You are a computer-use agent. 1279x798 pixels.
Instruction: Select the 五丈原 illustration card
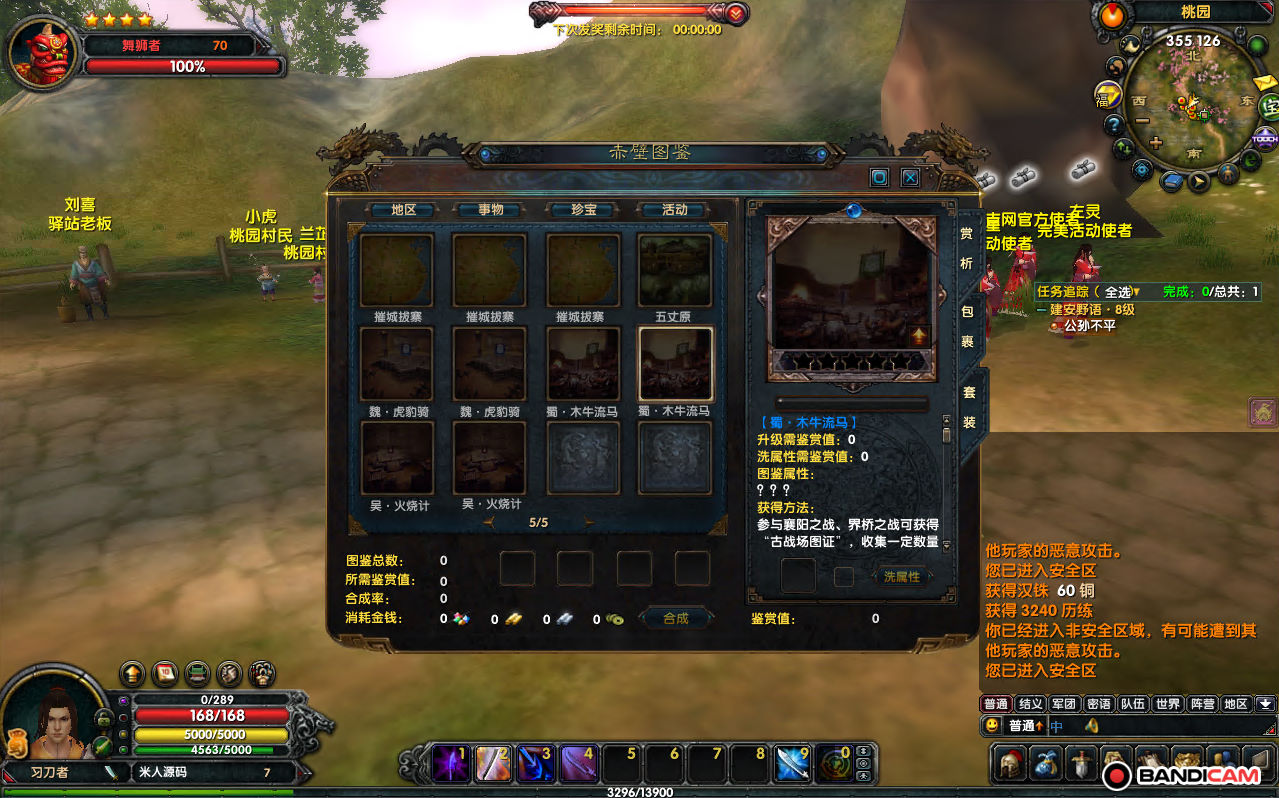coord(675,271)
